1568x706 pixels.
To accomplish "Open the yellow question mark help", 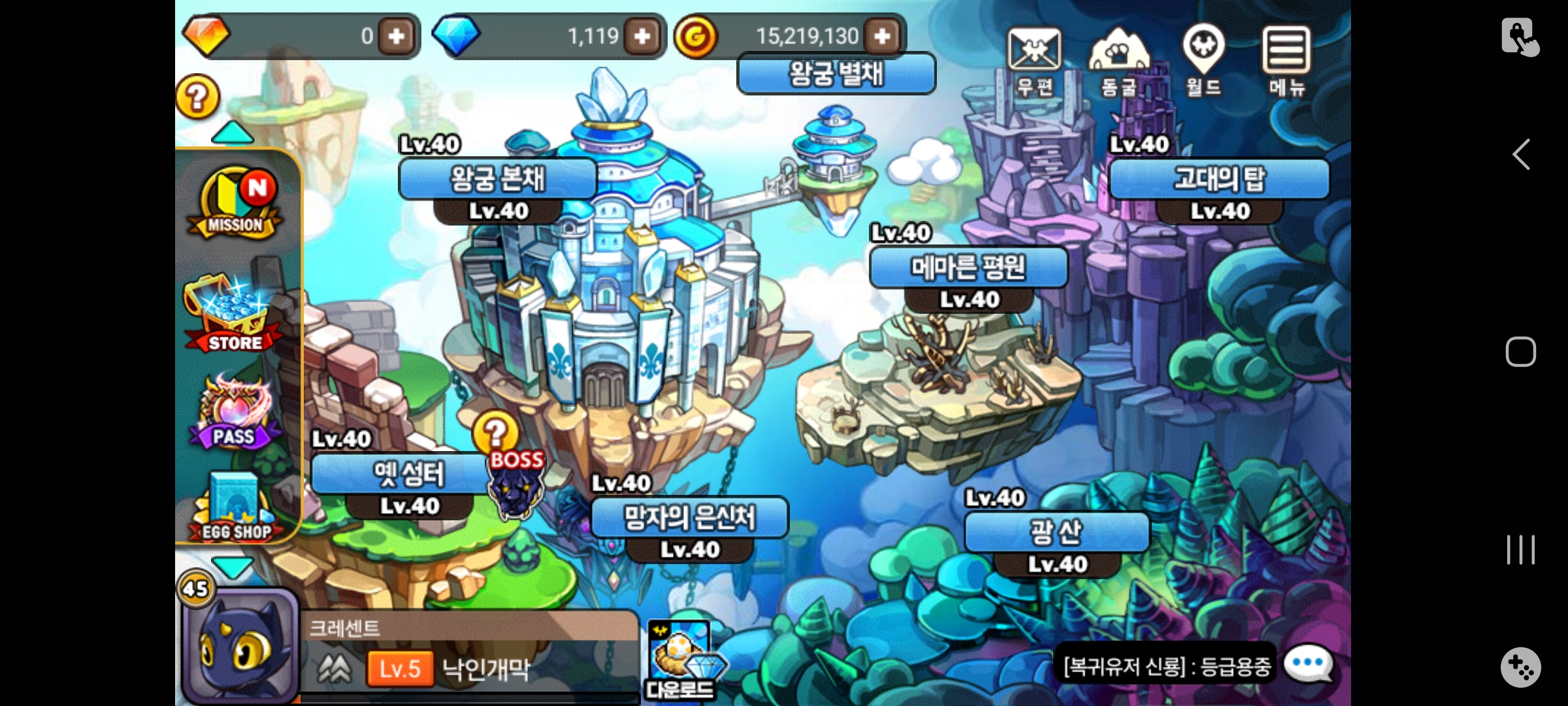I will (197, 97).
